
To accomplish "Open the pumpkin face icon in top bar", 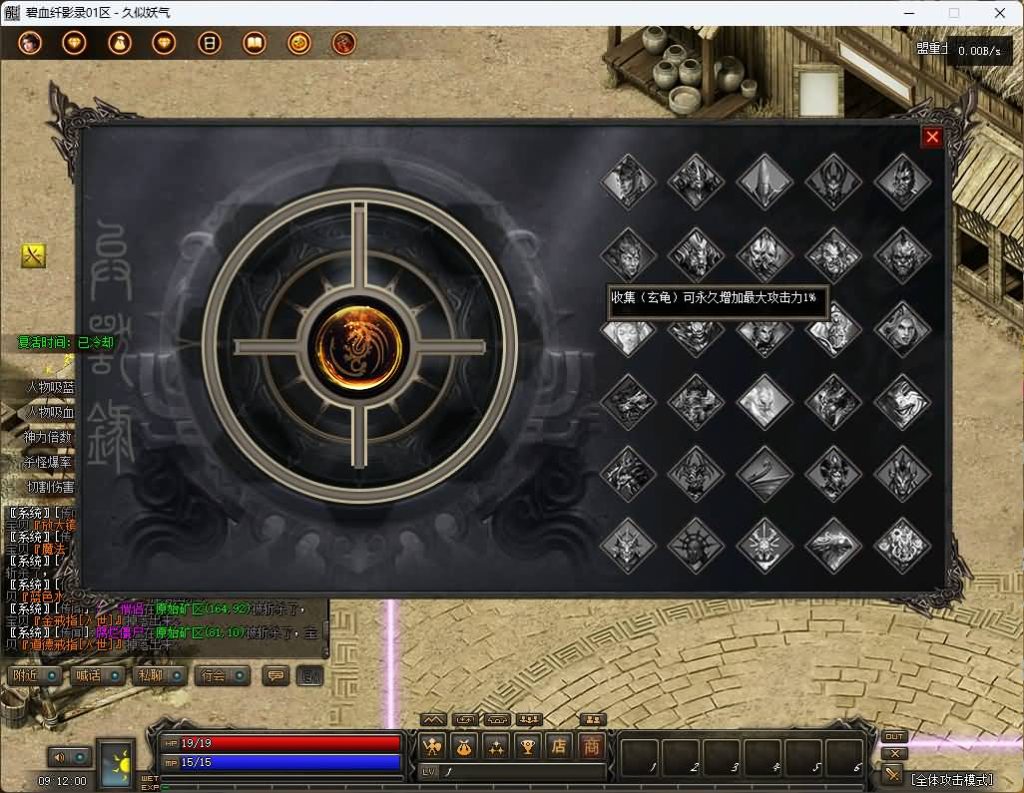I will (x=299, y=43).
